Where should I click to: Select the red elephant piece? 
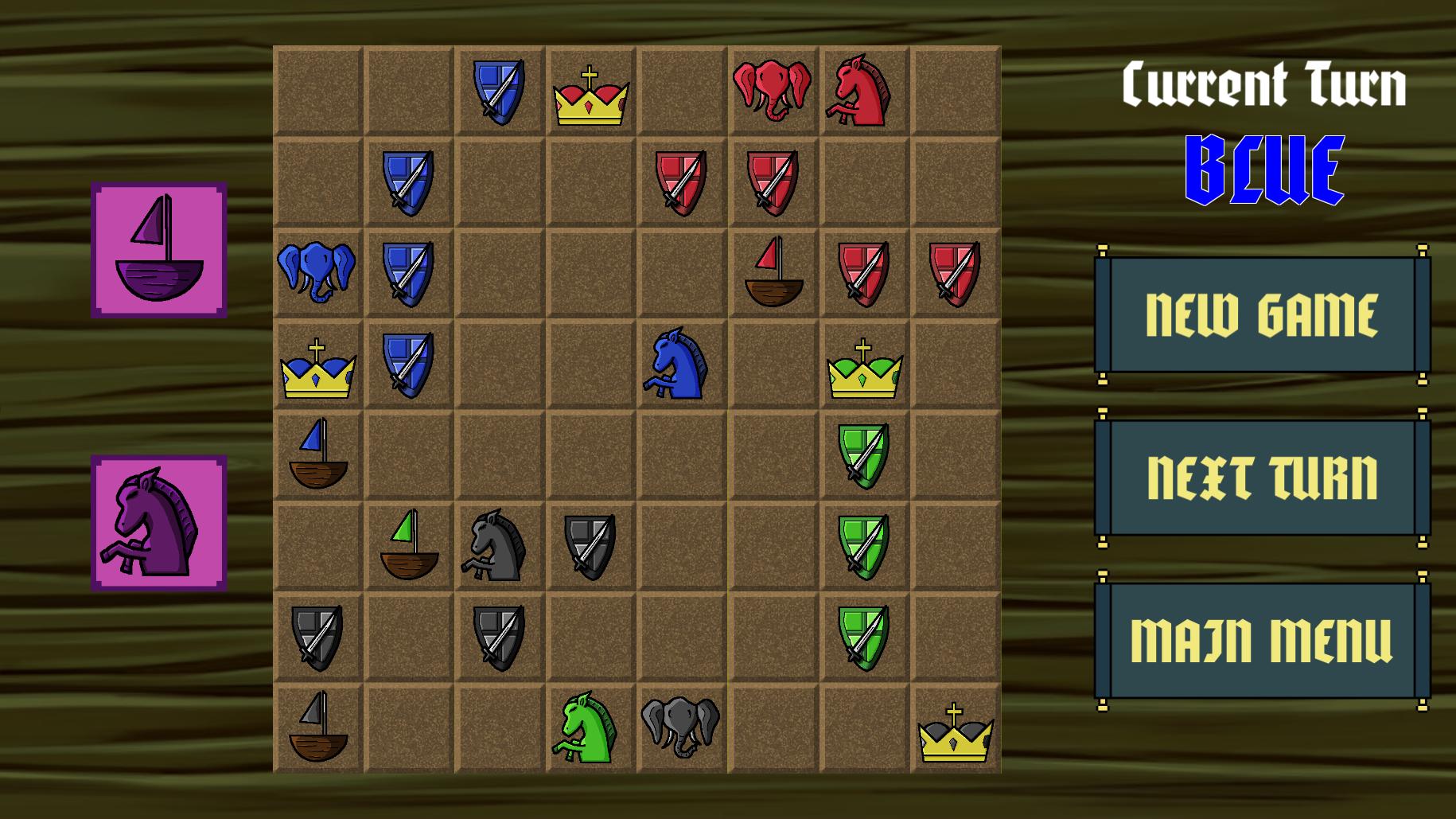click(772, 89)
